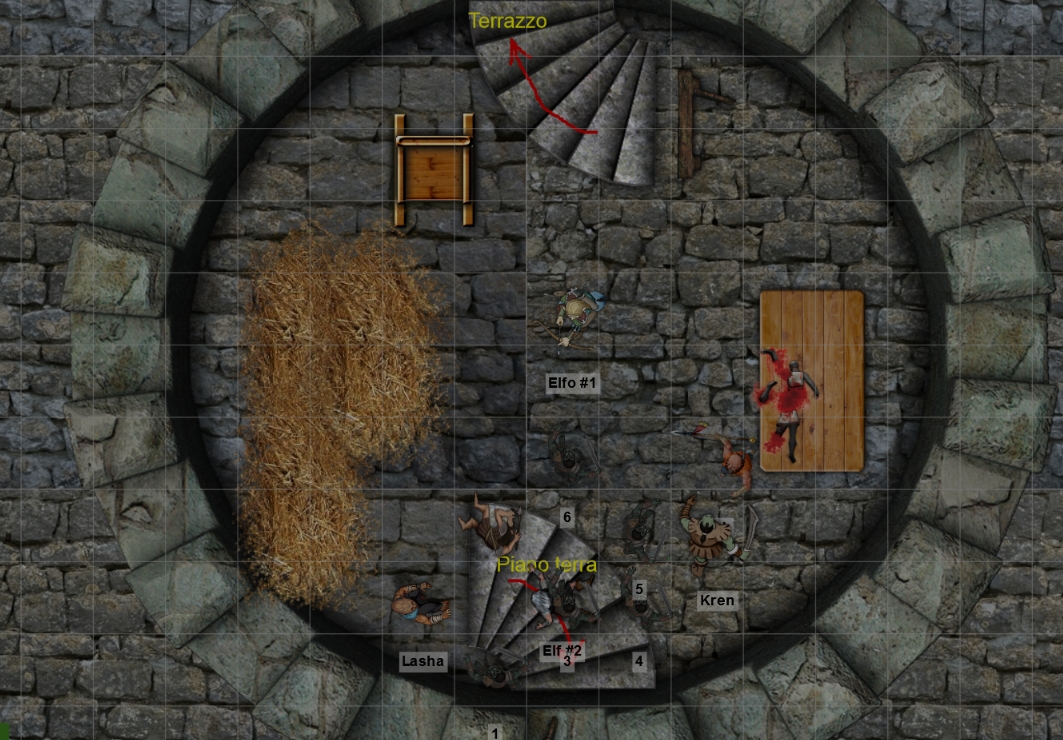Select the Lasha character token
1063x740 pixels.
421,606
